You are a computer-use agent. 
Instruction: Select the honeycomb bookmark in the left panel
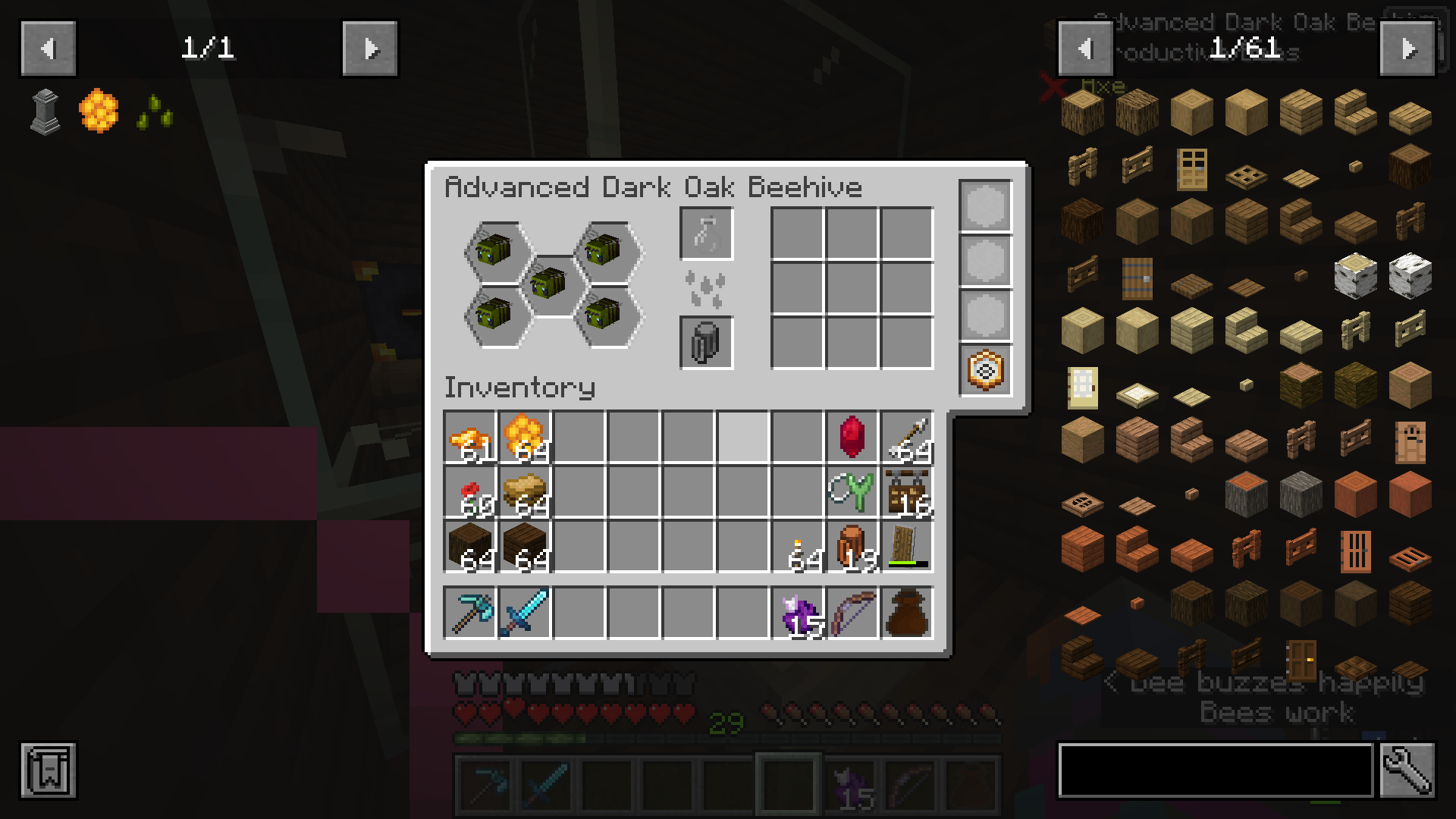[97, 112]
